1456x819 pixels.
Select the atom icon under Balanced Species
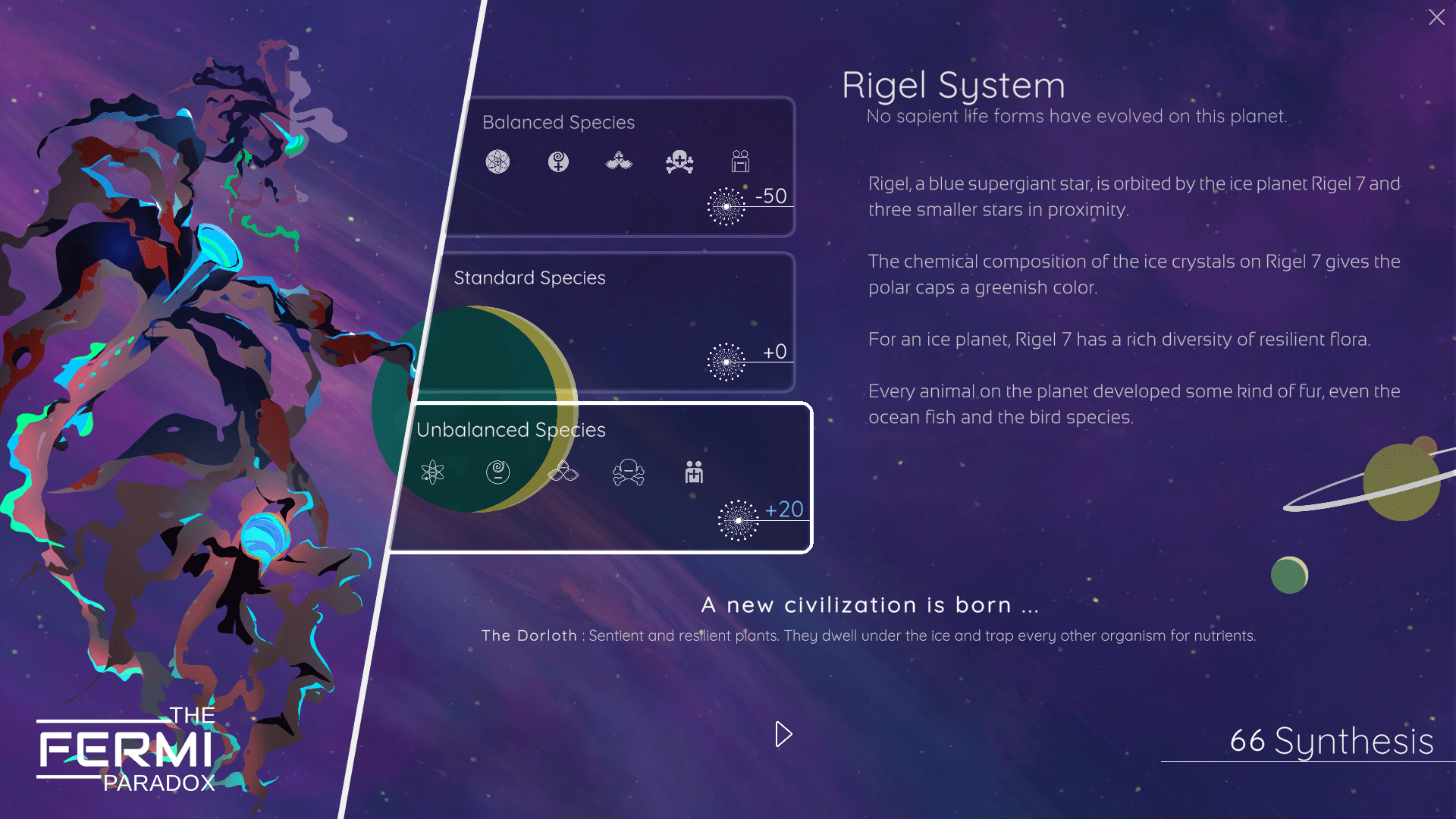pos(497,162)
